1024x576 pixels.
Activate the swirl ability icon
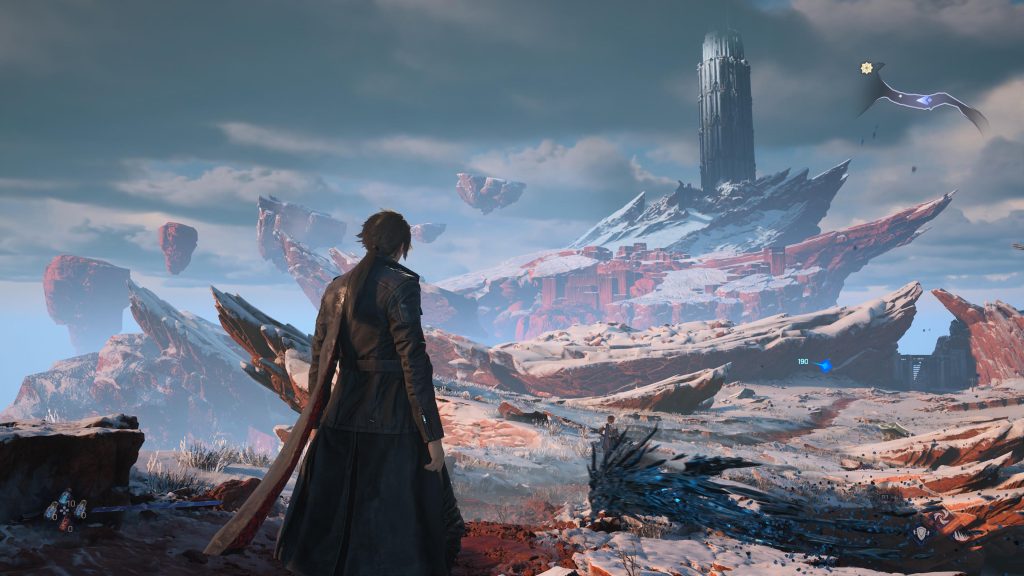click(941, 516)
